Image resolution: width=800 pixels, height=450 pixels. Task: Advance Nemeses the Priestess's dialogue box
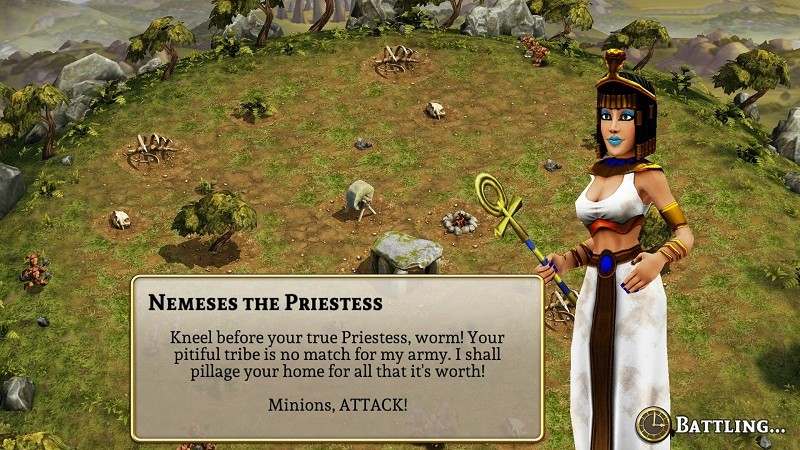pos(337,358)
